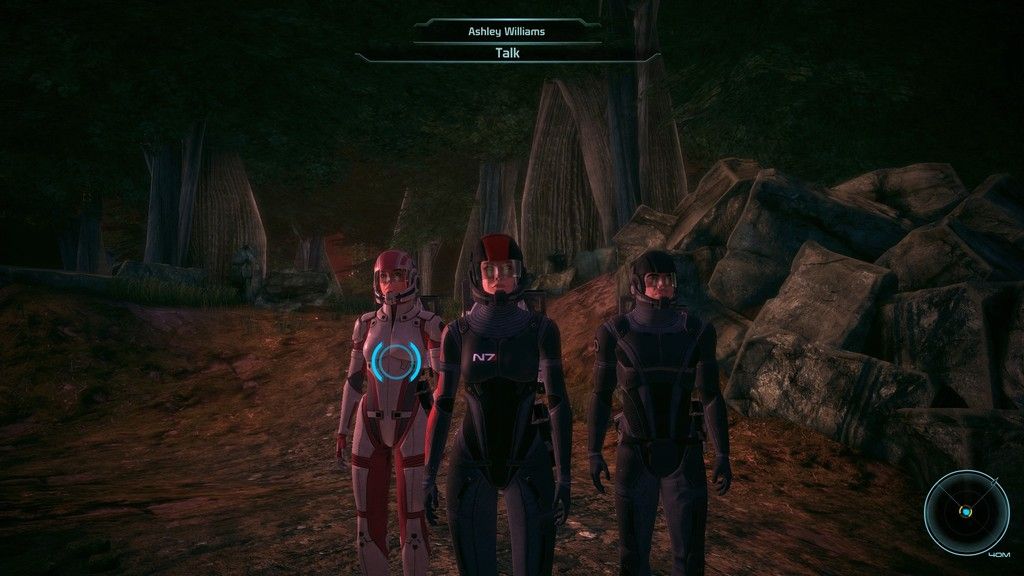Click the circular radar minimap

pos(965,513)
